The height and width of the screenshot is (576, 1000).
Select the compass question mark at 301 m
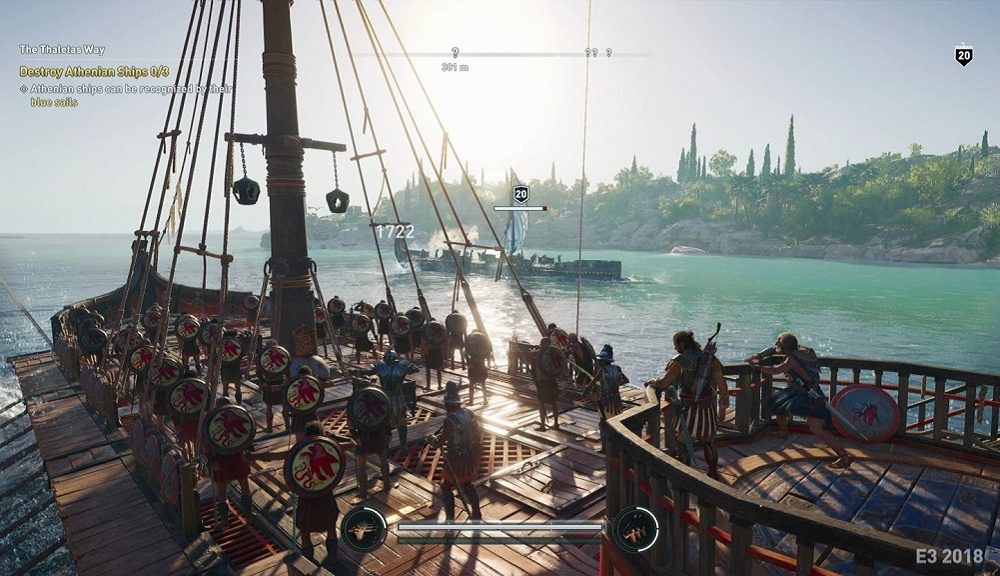(x=455, y=52)
